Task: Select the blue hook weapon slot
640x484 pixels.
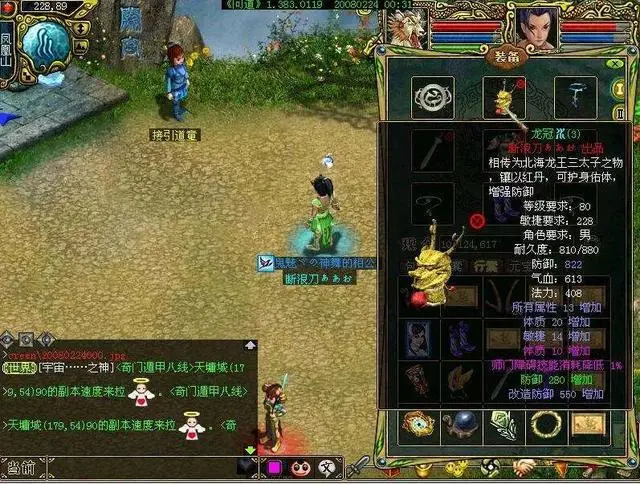Action: (x=575, y=97)
